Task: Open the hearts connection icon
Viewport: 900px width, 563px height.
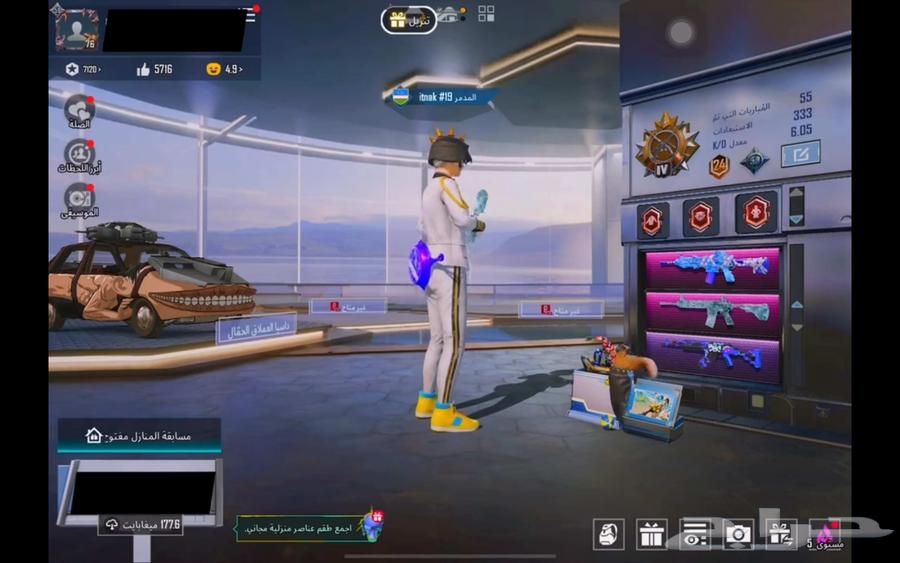Action: [x=79, y=109]
